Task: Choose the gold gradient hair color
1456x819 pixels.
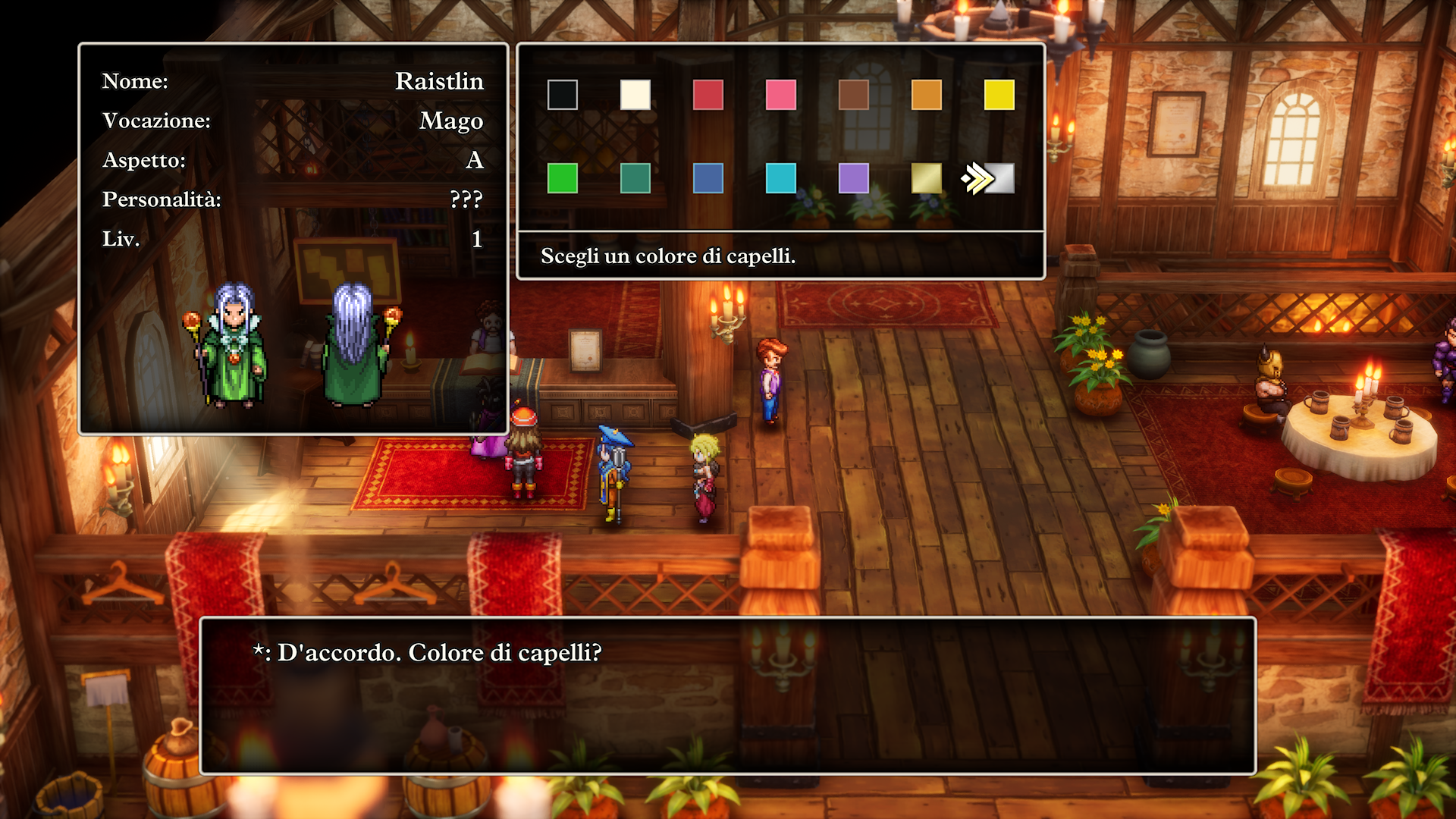Action: click(x=926, y=180)
